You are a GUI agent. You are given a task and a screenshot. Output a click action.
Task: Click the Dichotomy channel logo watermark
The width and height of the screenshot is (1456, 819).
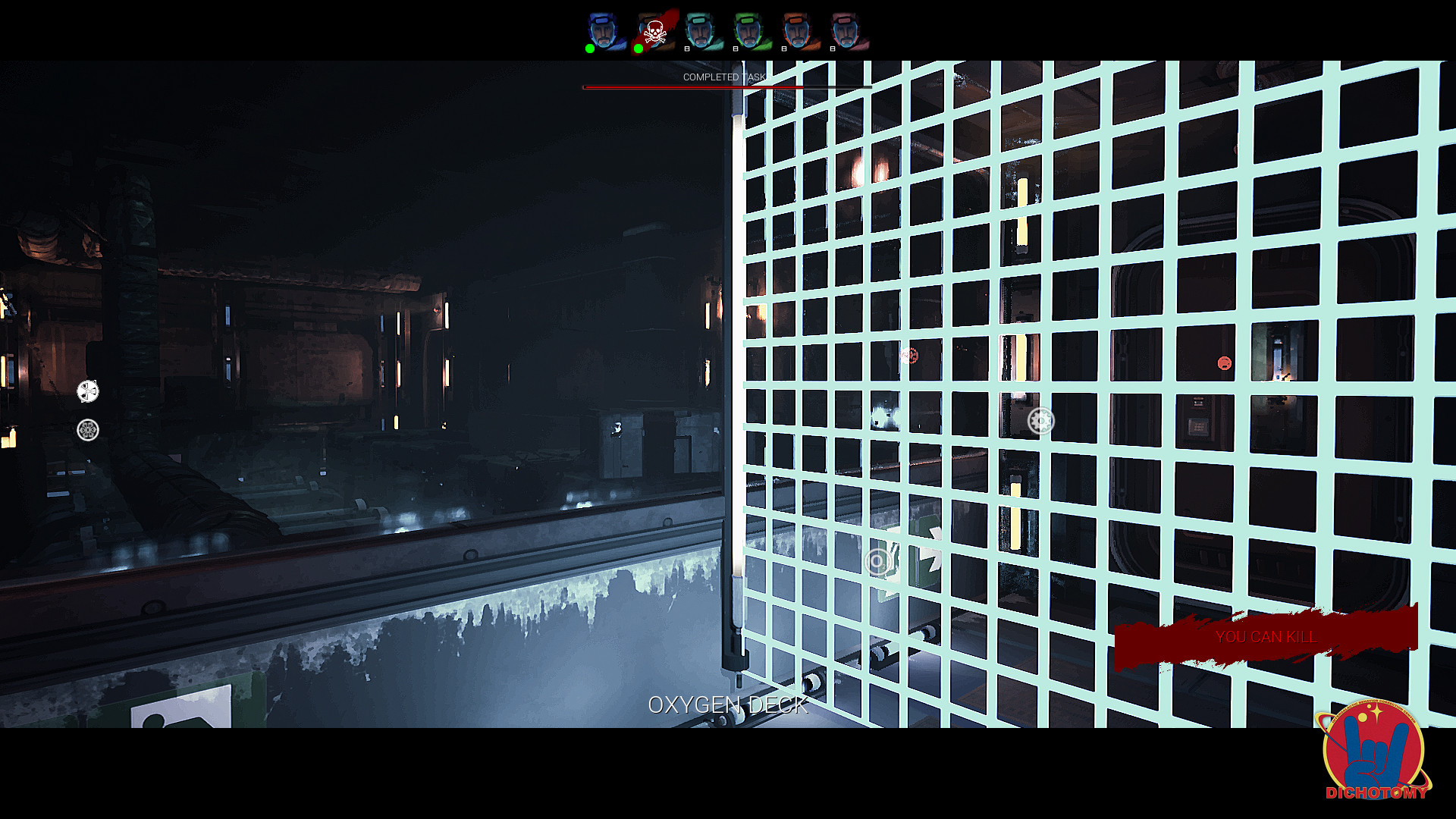tap(1374, 751)
